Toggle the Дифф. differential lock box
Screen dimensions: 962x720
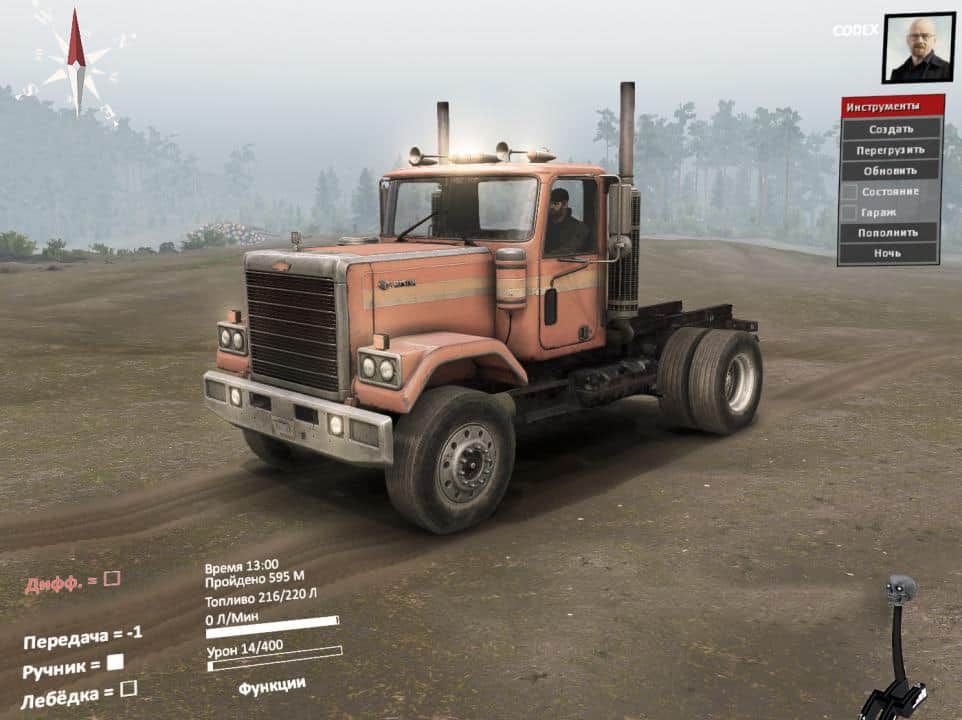pyautogui.click(x=112, y=578)
